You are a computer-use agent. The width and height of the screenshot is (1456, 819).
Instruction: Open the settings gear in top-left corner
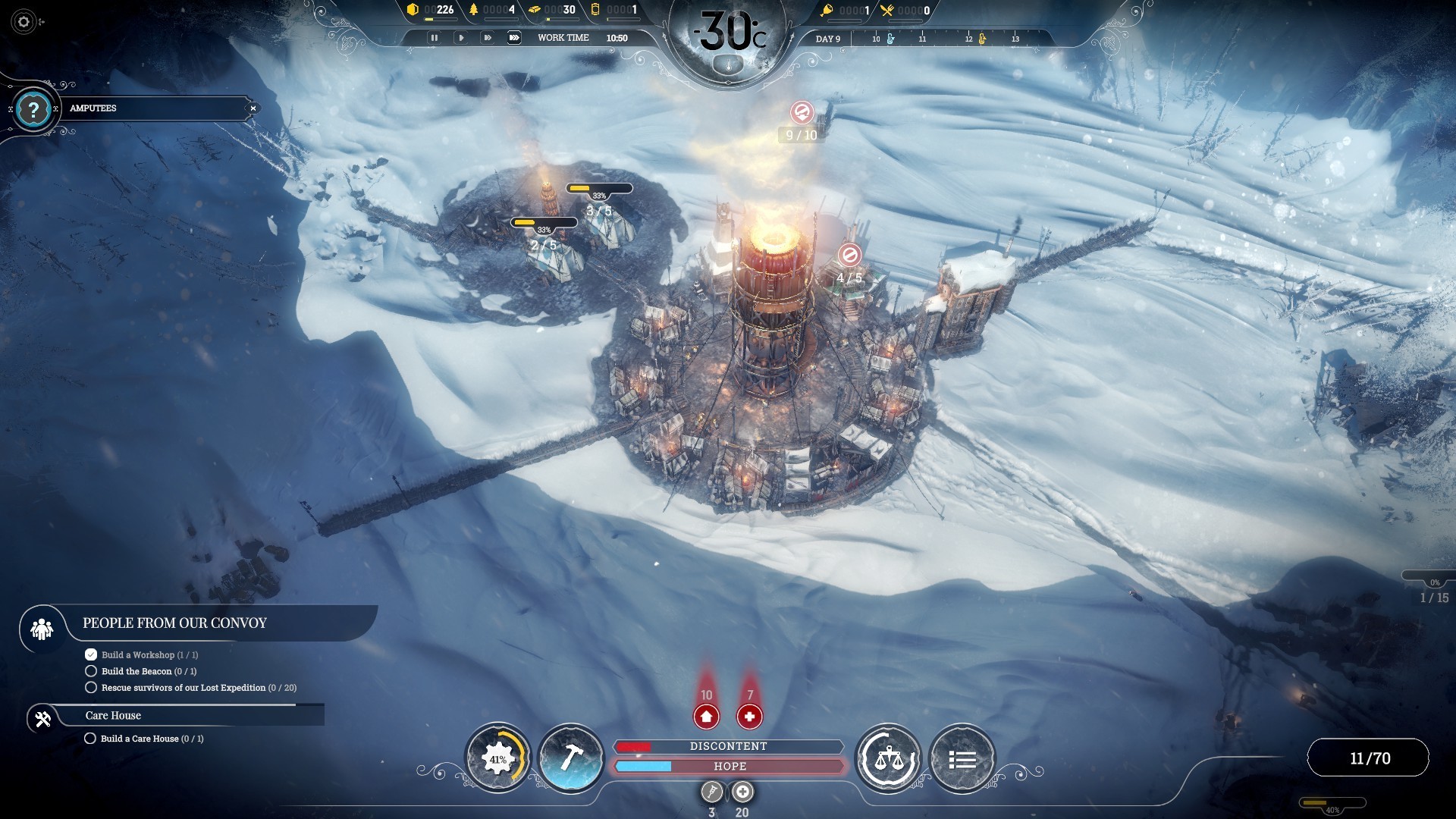[23, 22]
